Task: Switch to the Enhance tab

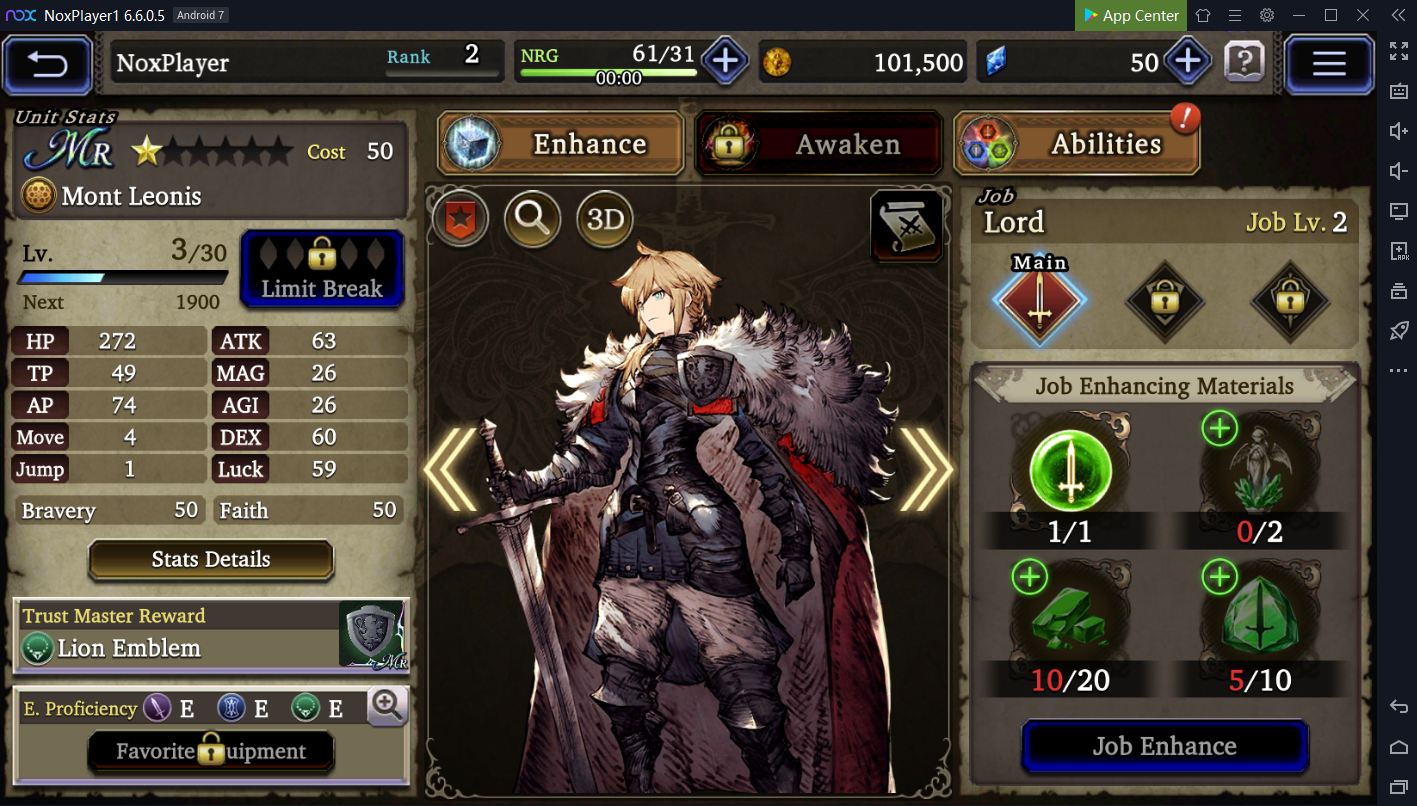Action: click(x=561, y=144)
